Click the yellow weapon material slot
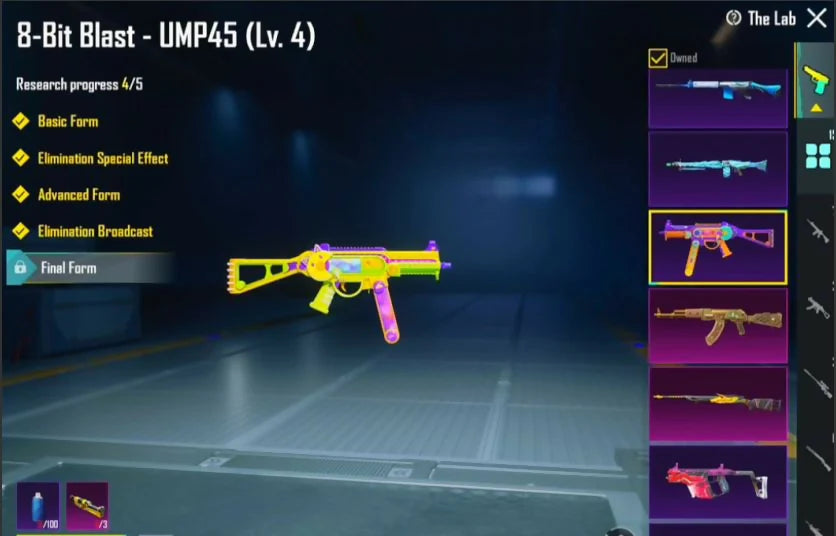 coord(86,506)
